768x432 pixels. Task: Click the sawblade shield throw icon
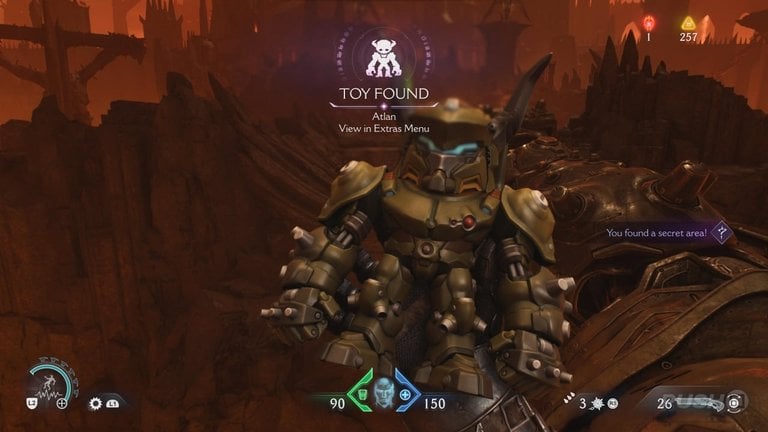[96, 403]
